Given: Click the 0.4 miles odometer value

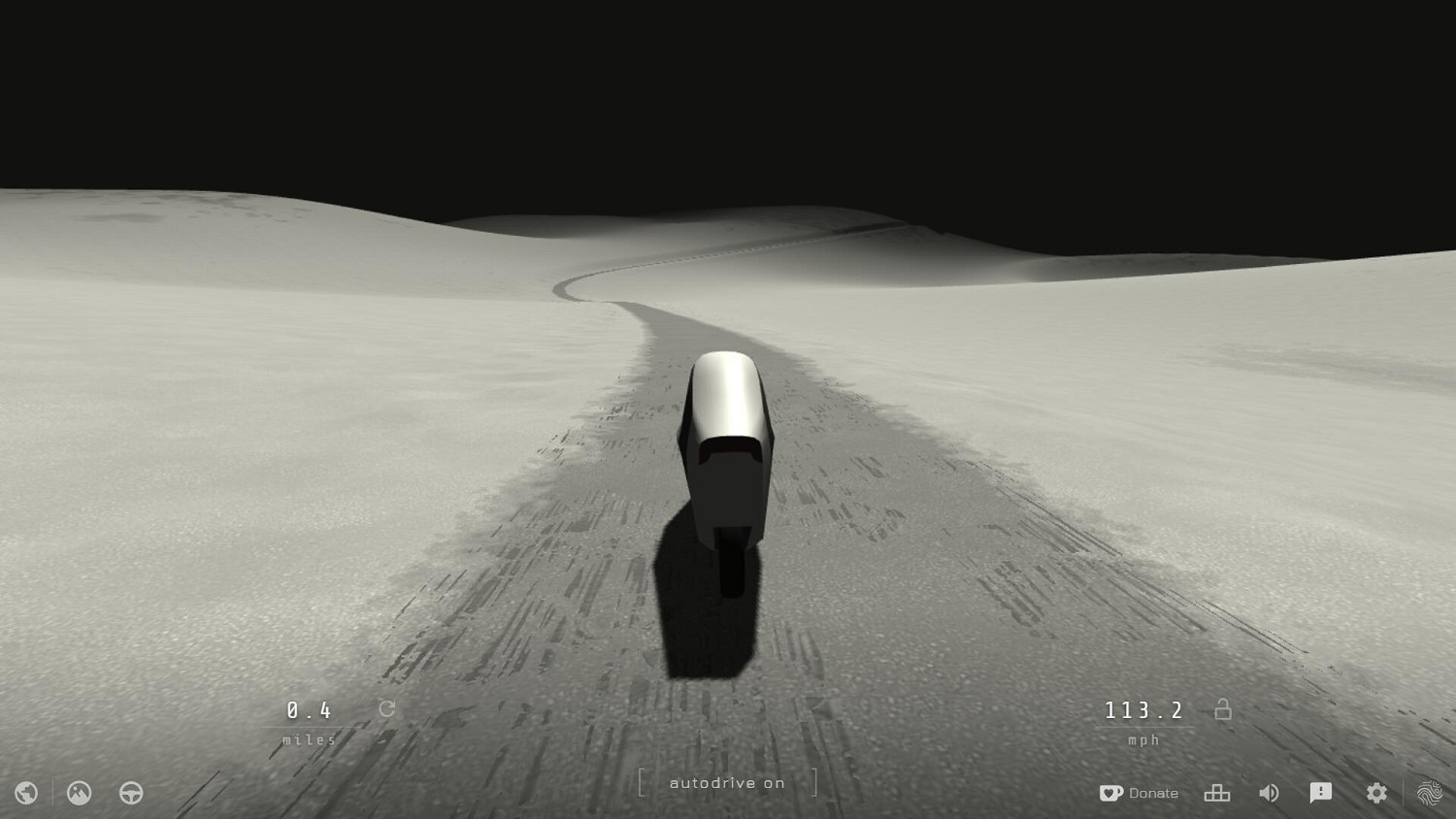Looking at the screenshot, I should [307, 709].
